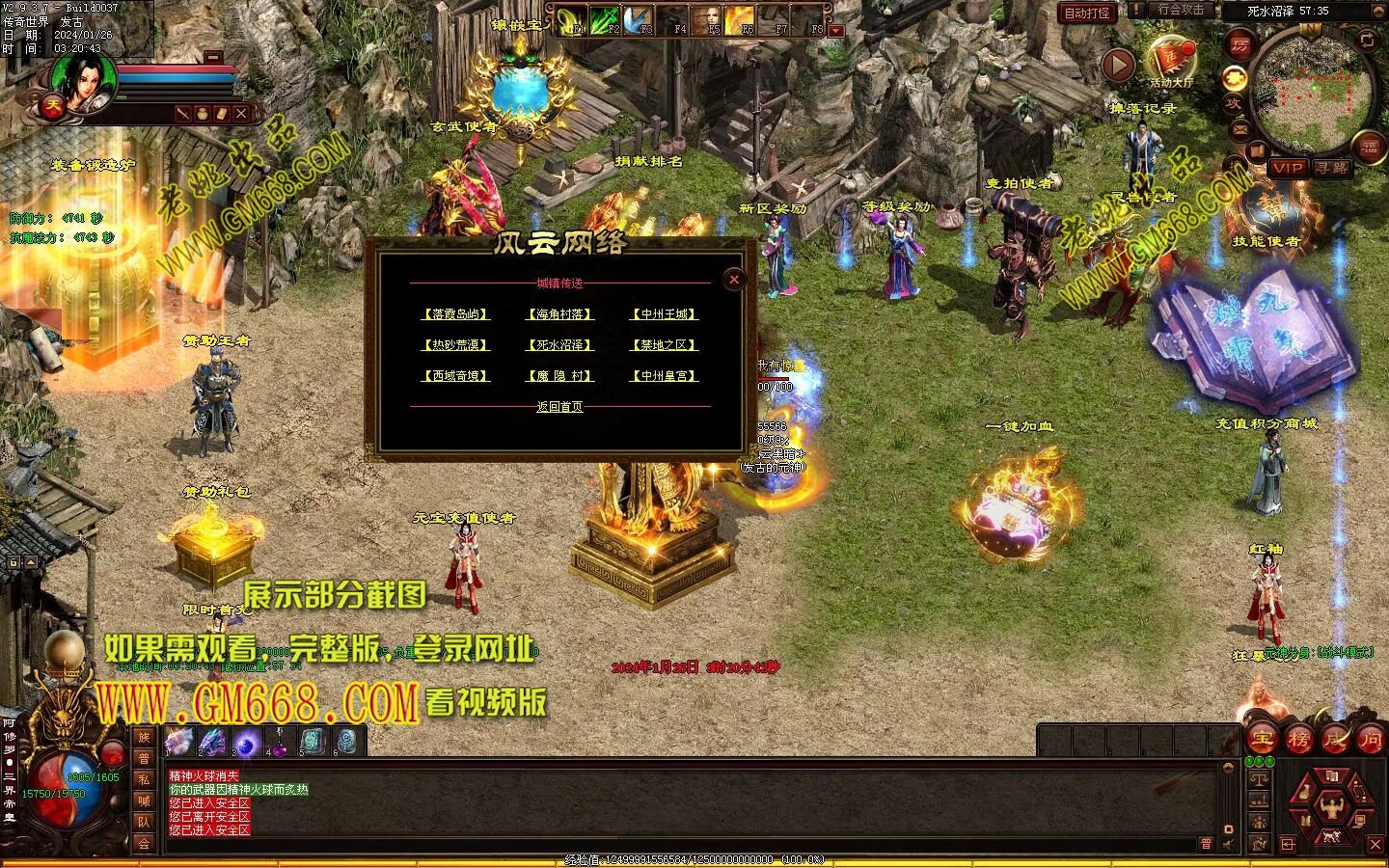
Task: Toggle the 自动打怪 auto-fight button
Action: pyautogui.click(x=1087, y=13)
